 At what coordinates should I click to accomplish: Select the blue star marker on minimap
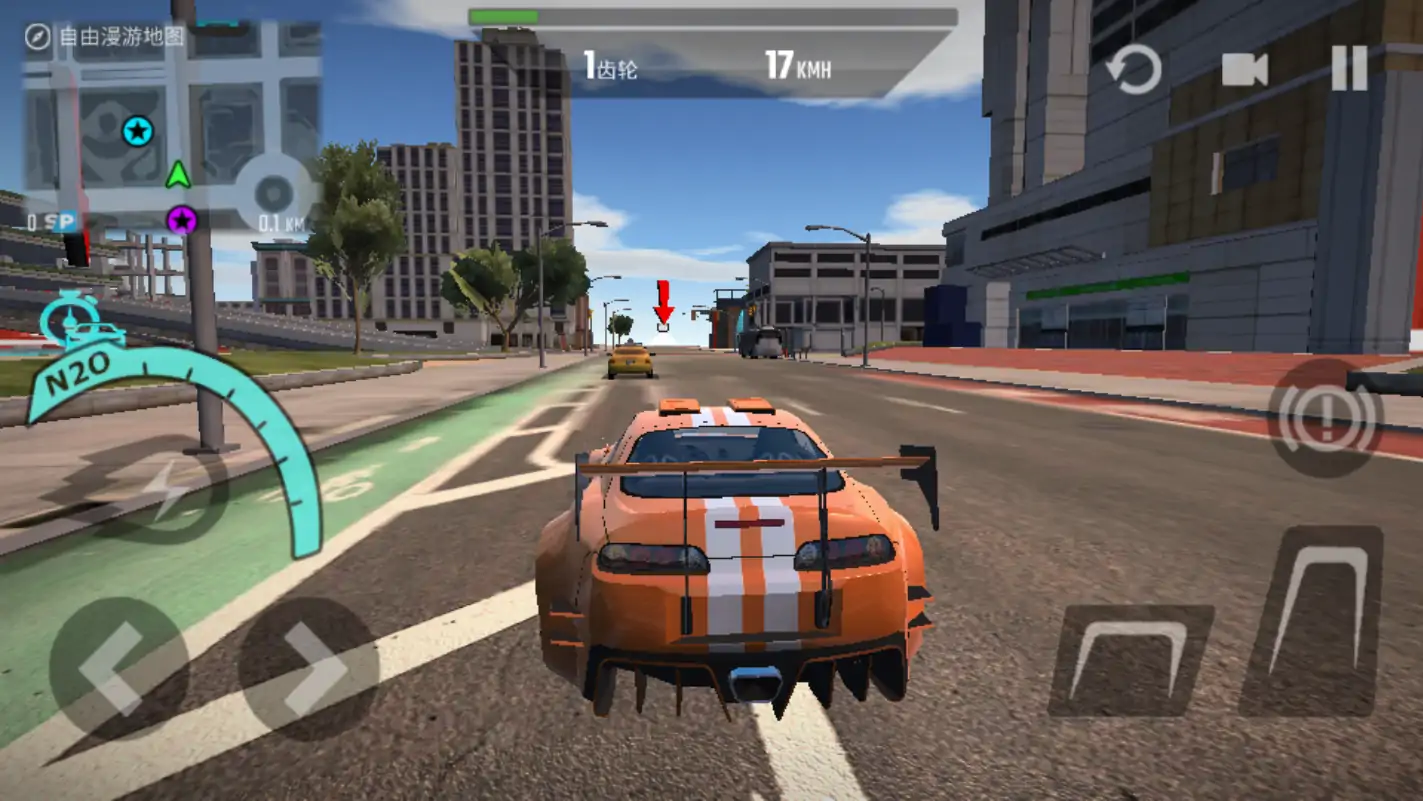point(138,131)
